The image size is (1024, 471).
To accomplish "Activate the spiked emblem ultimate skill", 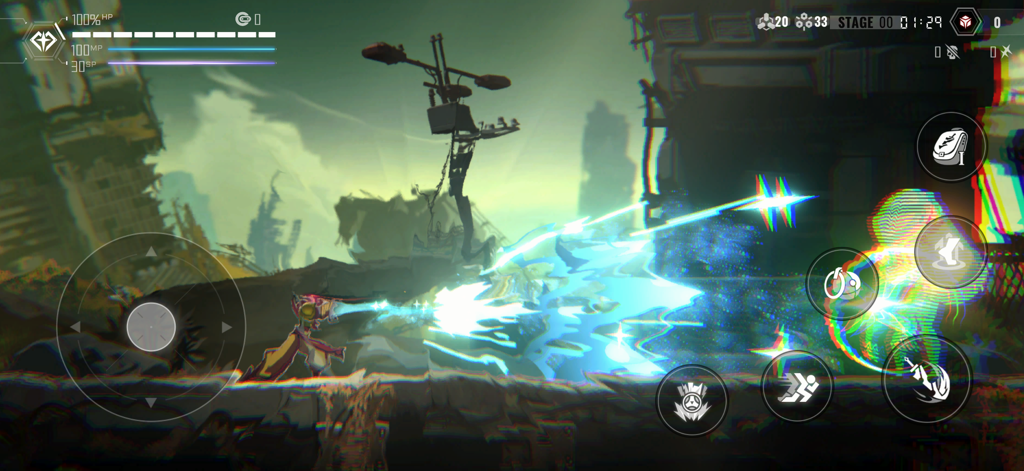I will point(691,400).
